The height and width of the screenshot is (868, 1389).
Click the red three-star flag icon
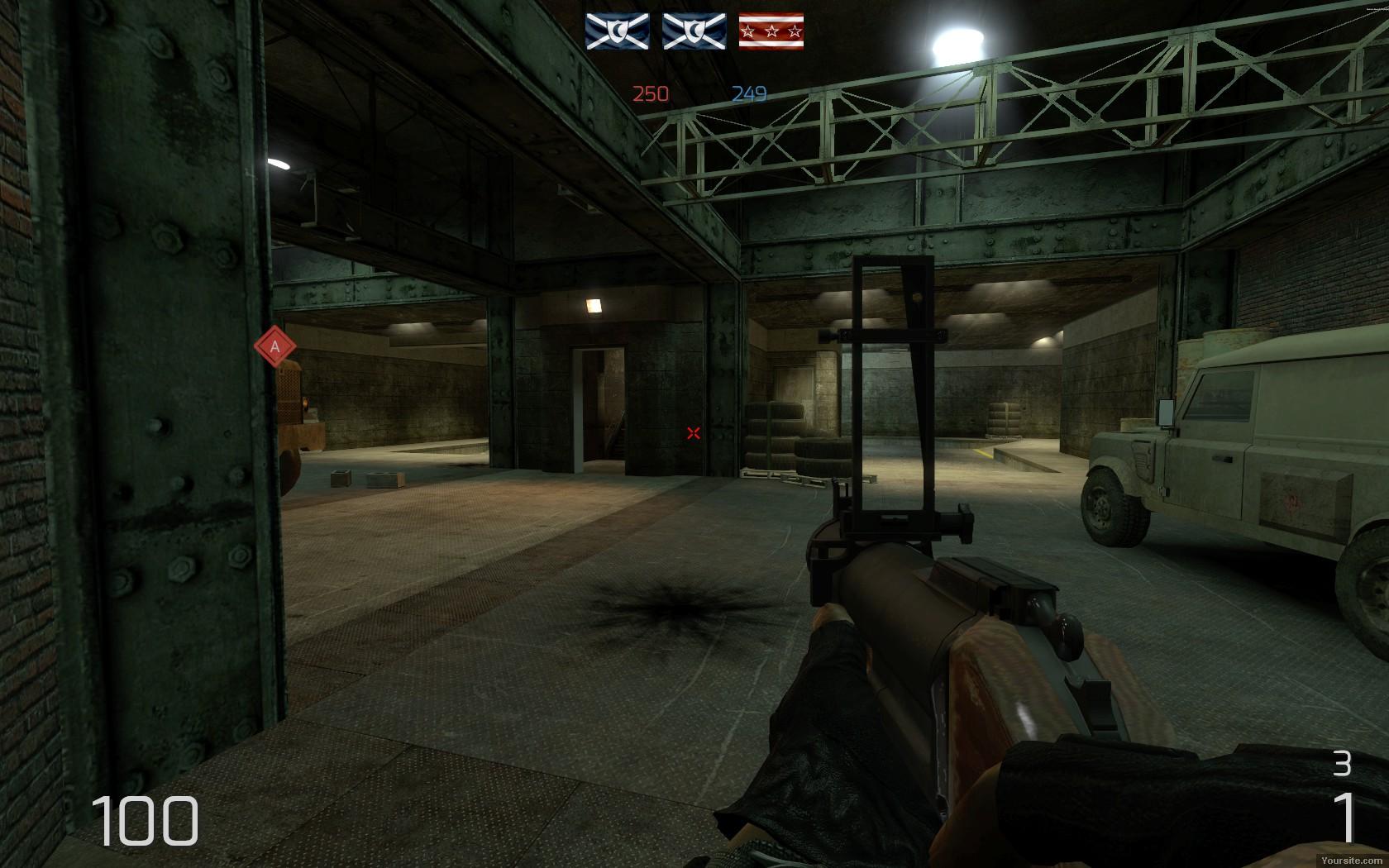click(771, 31)
